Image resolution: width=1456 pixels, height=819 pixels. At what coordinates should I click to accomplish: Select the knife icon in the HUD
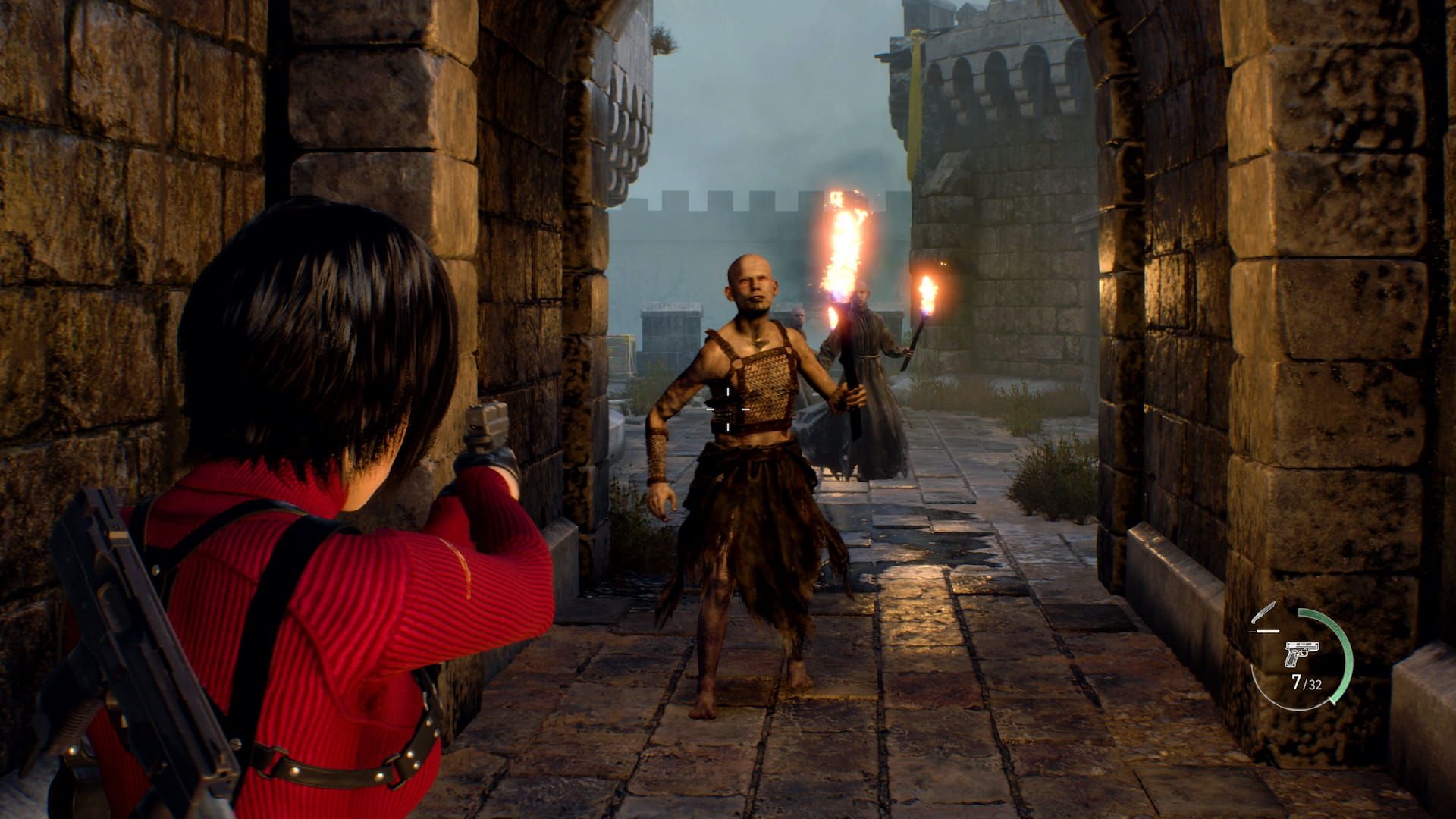click(x=1265, y=613)
